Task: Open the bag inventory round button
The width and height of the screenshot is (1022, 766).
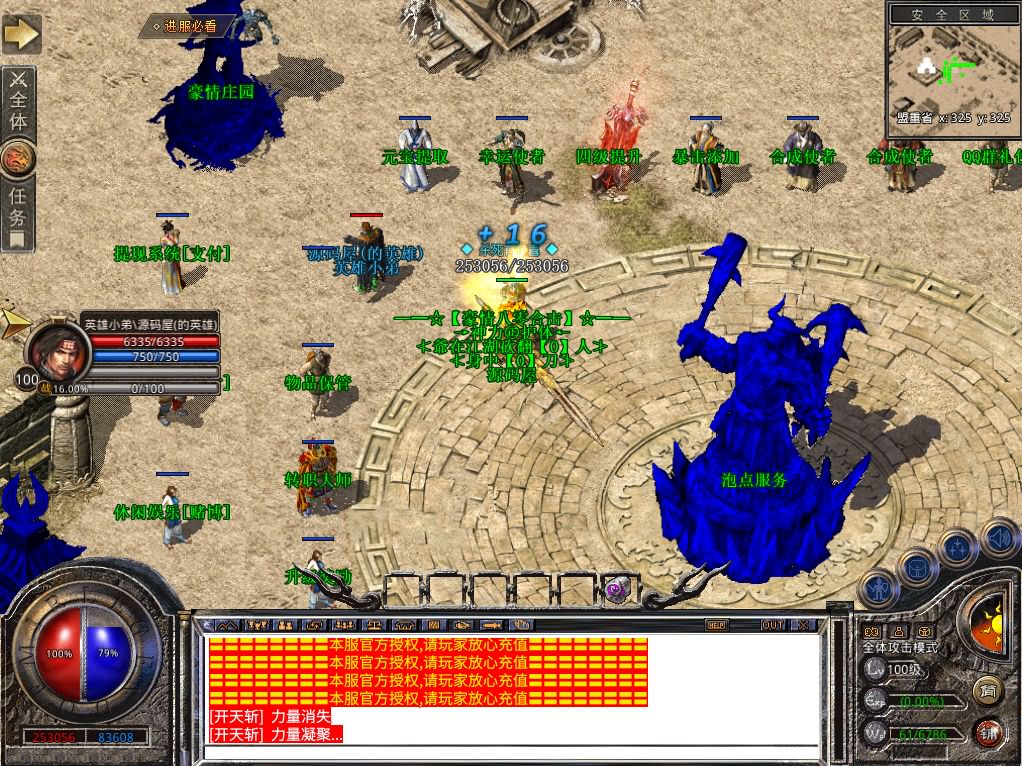Action: (x=917, y=566)
